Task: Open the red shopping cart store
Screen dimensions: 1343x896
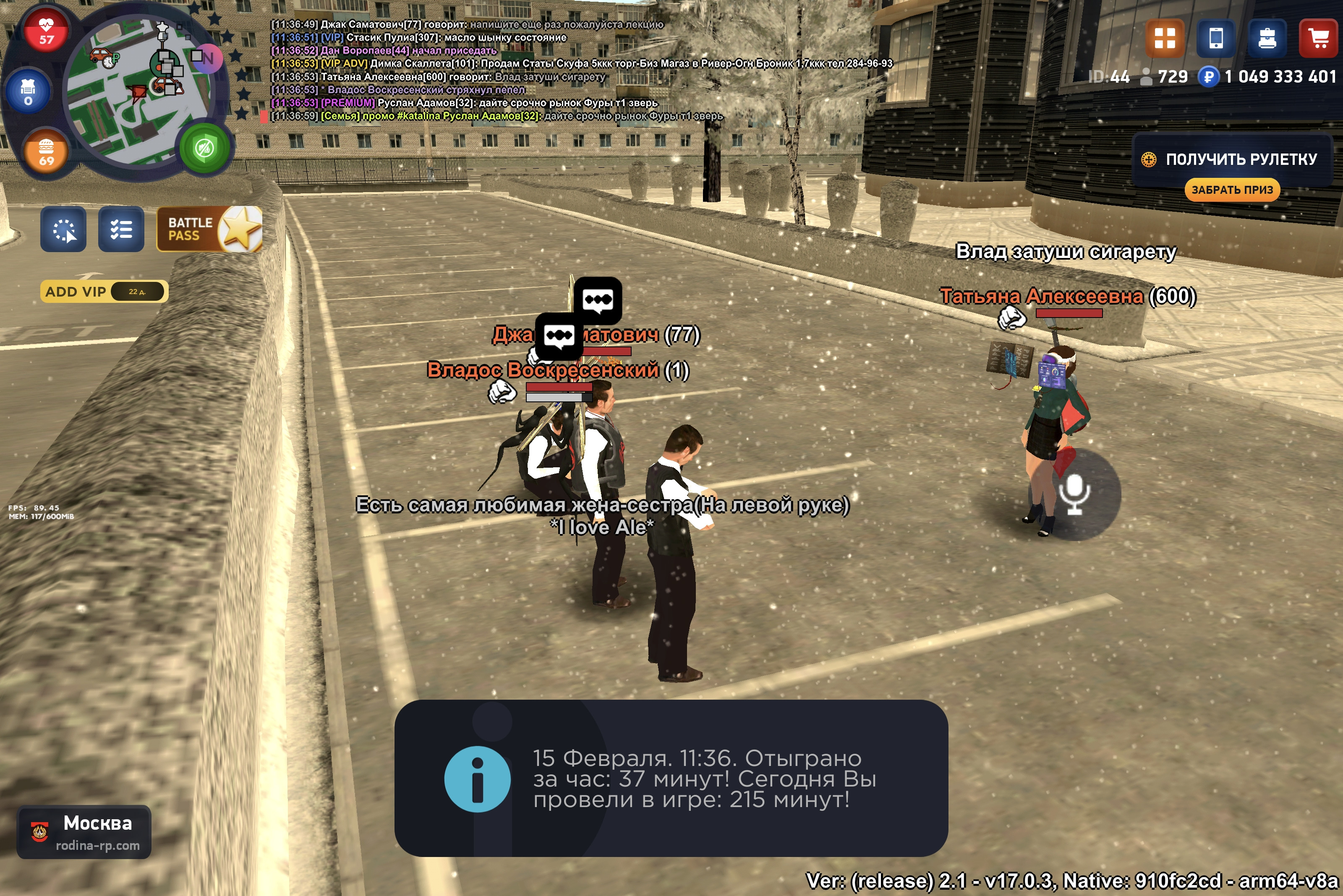Action: pyautogui.click(x=1318, y=38)
